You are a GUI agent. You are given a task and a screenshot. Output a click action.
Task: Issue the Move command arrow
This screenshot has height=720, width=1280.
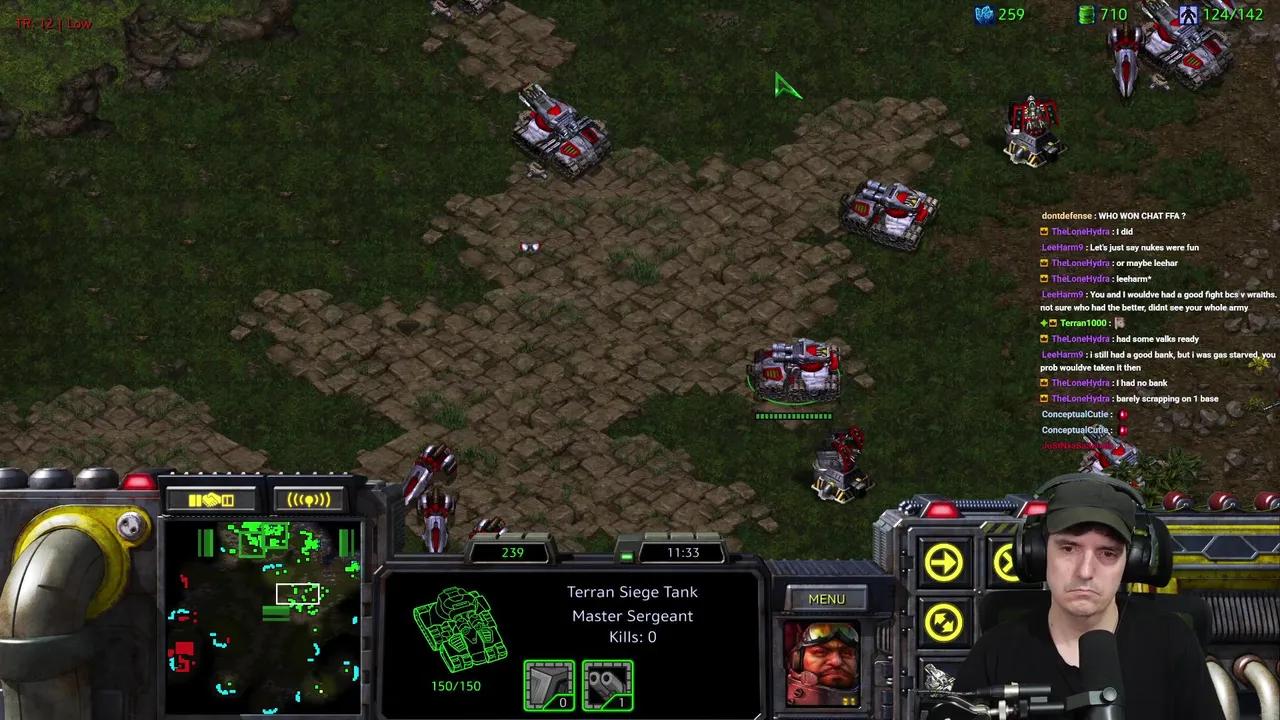click(943, 563)
